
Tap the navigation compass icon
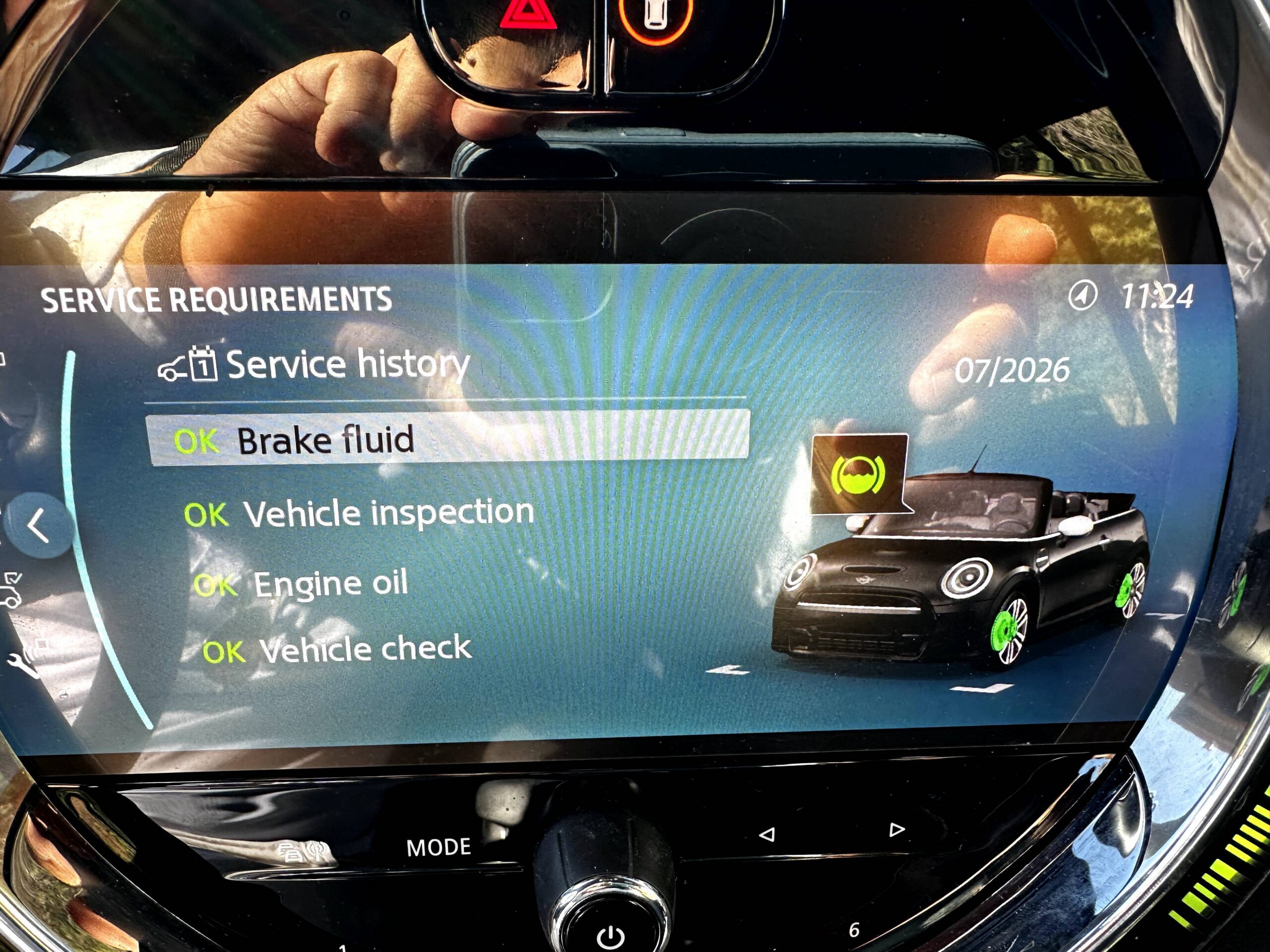tap(1082, 296)
